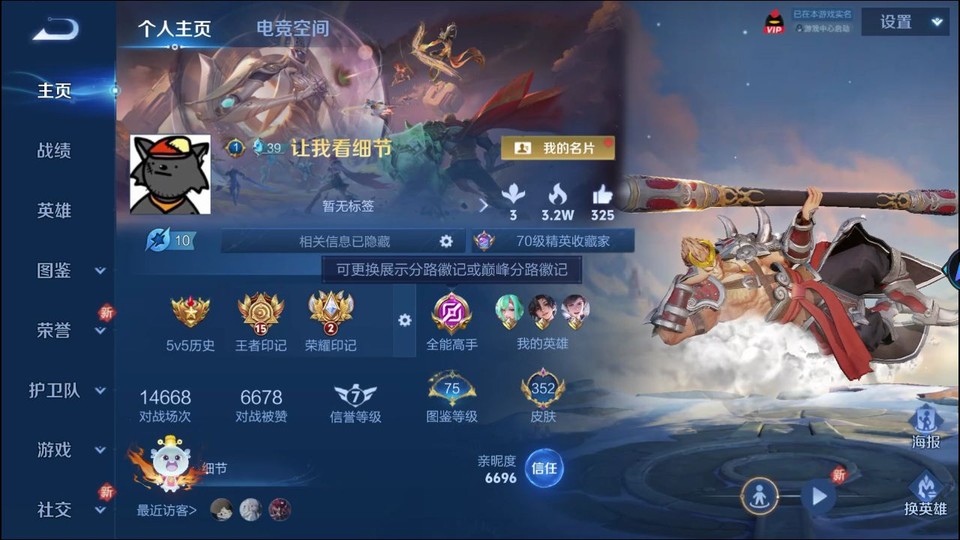Go back using the return arrow
This screenshot has width=960, height=540.
click(x=55, y=29)
